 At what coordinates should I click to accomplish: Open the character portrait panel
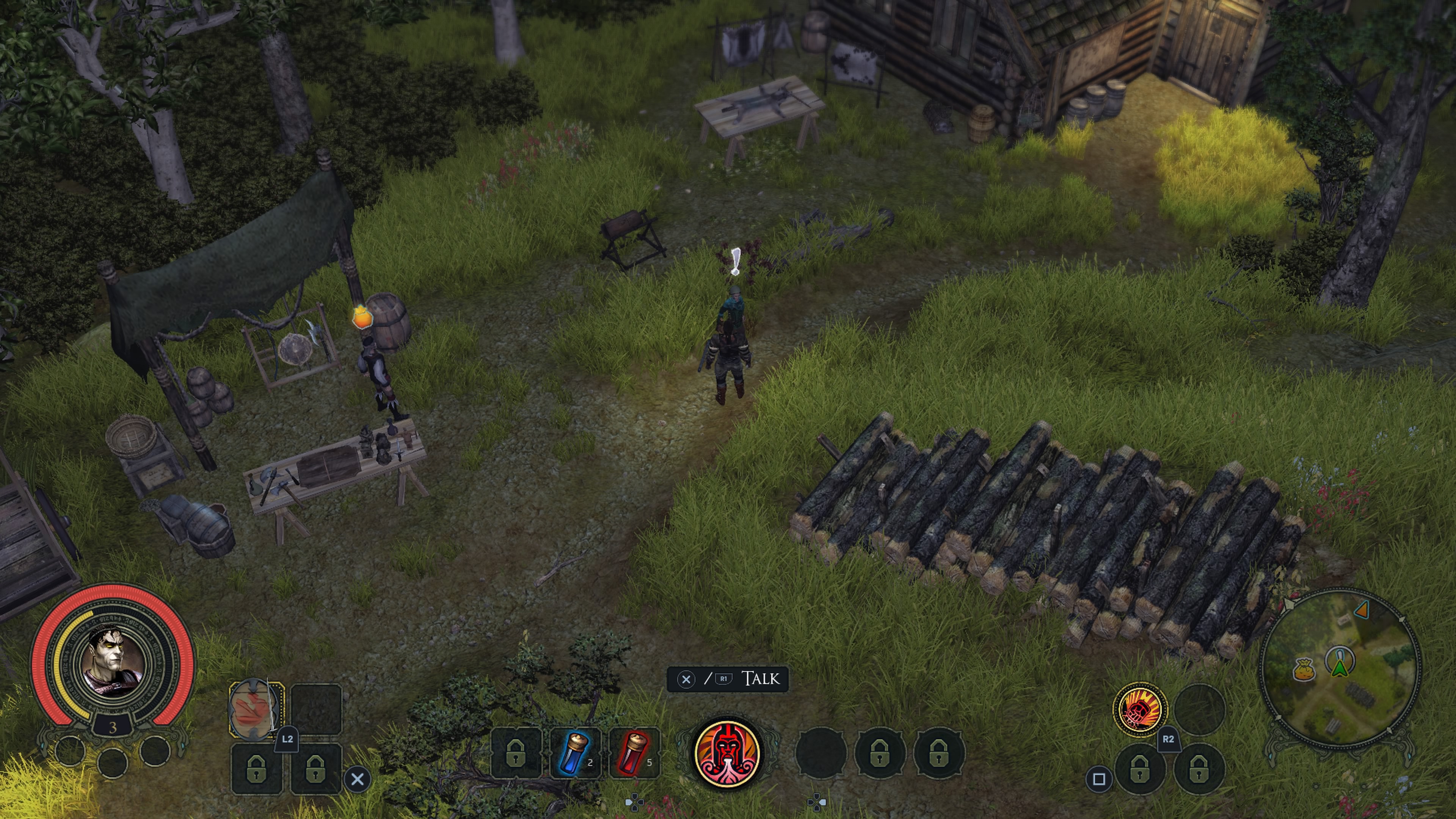[x=113, y=661]
